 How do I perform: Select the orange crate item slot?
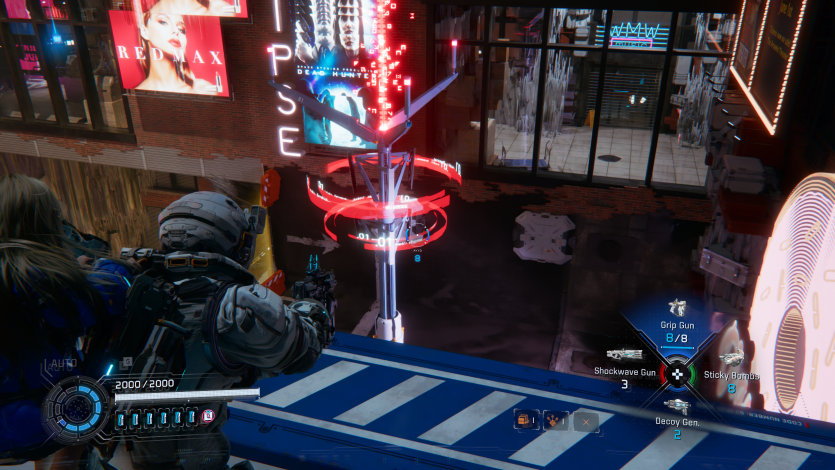[523, 421]
